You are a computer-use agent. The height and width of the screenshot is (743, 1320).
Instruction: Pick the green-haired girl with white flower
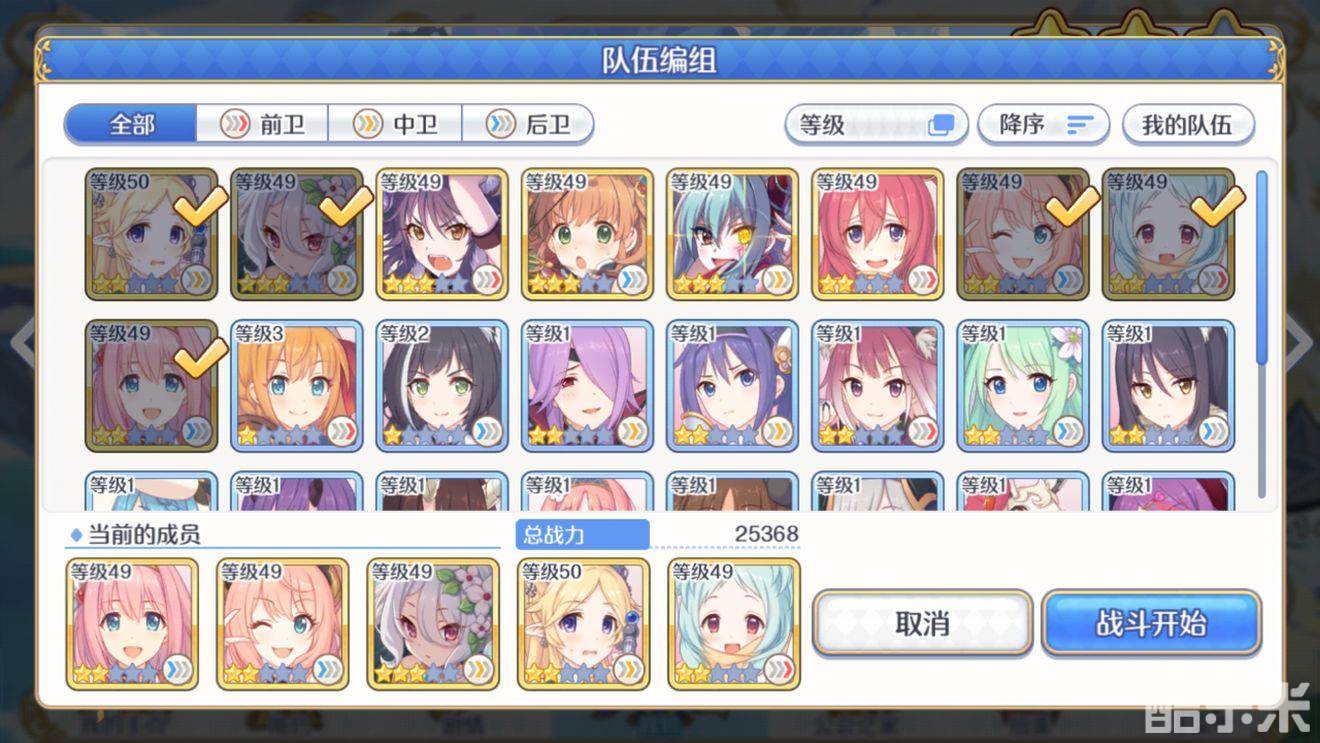point(1023,385)
